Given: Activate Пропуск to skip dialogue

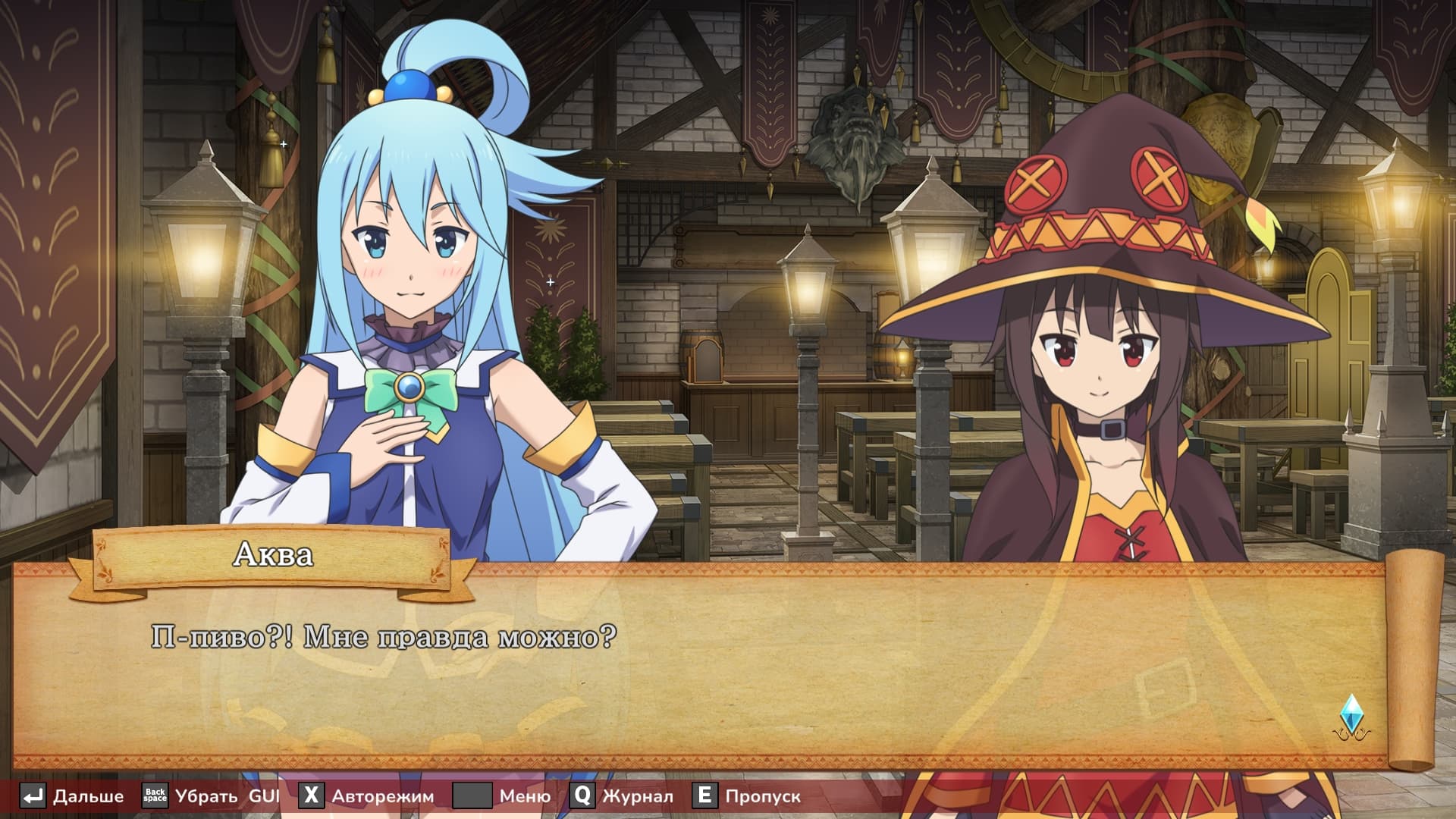Looking at the screenshot, I should (748, 796).
